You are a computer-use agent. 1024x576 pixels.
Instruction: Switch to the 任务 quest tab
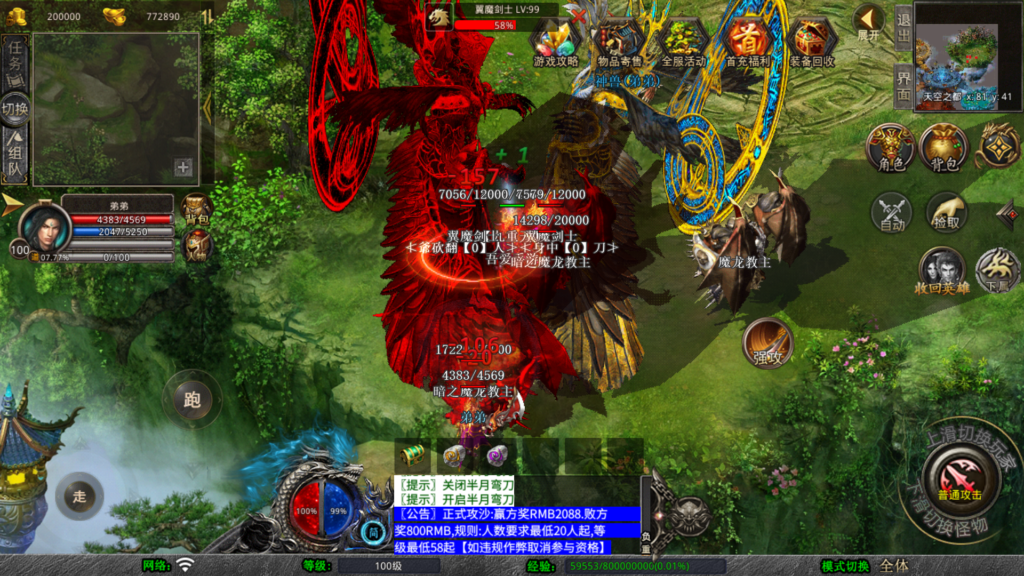point(15,62)
